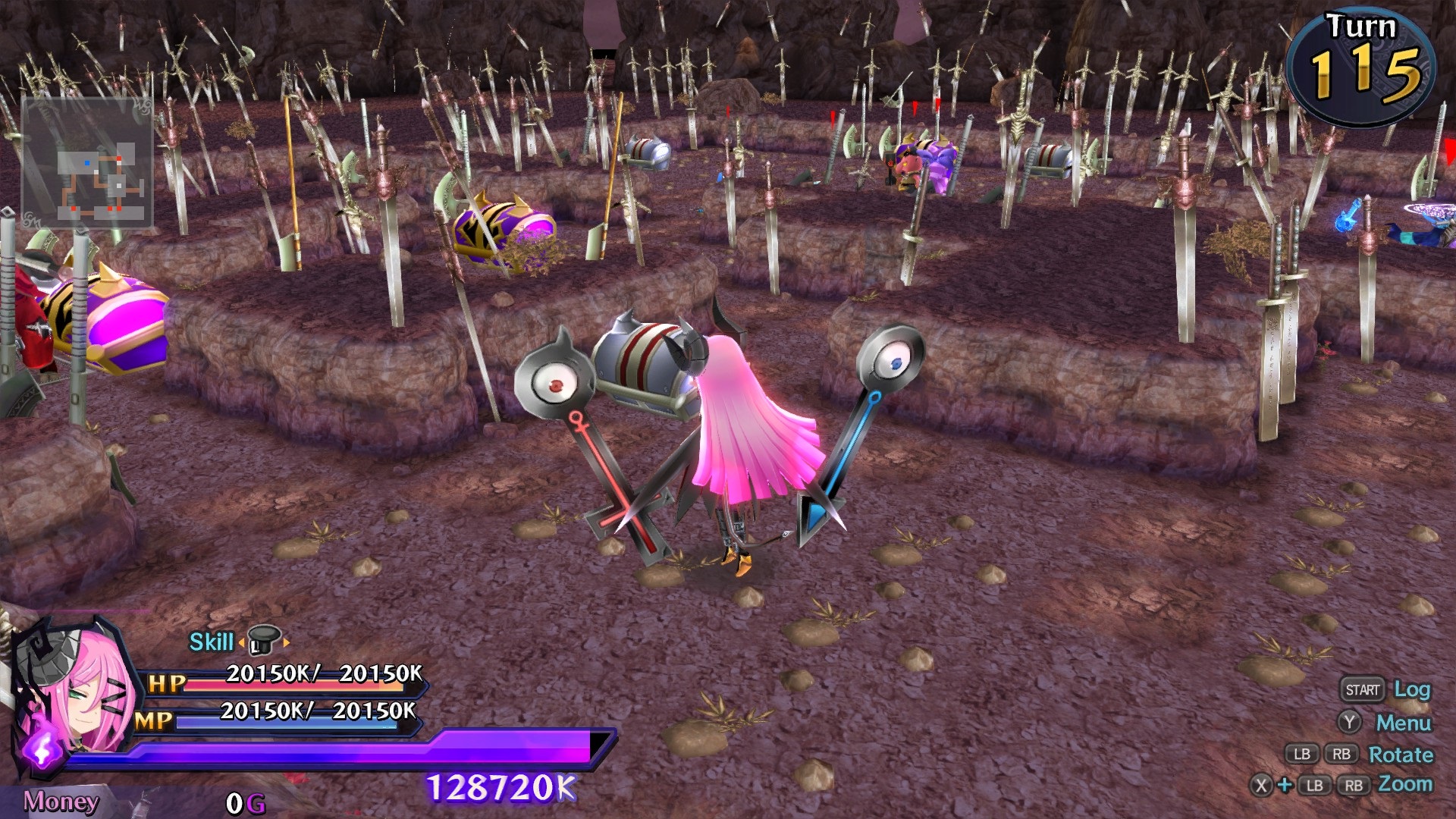Image resolution: width=1456 pixels, height=819 pixels.
Task: Open the Log
Action: (x=1411, y=689)
